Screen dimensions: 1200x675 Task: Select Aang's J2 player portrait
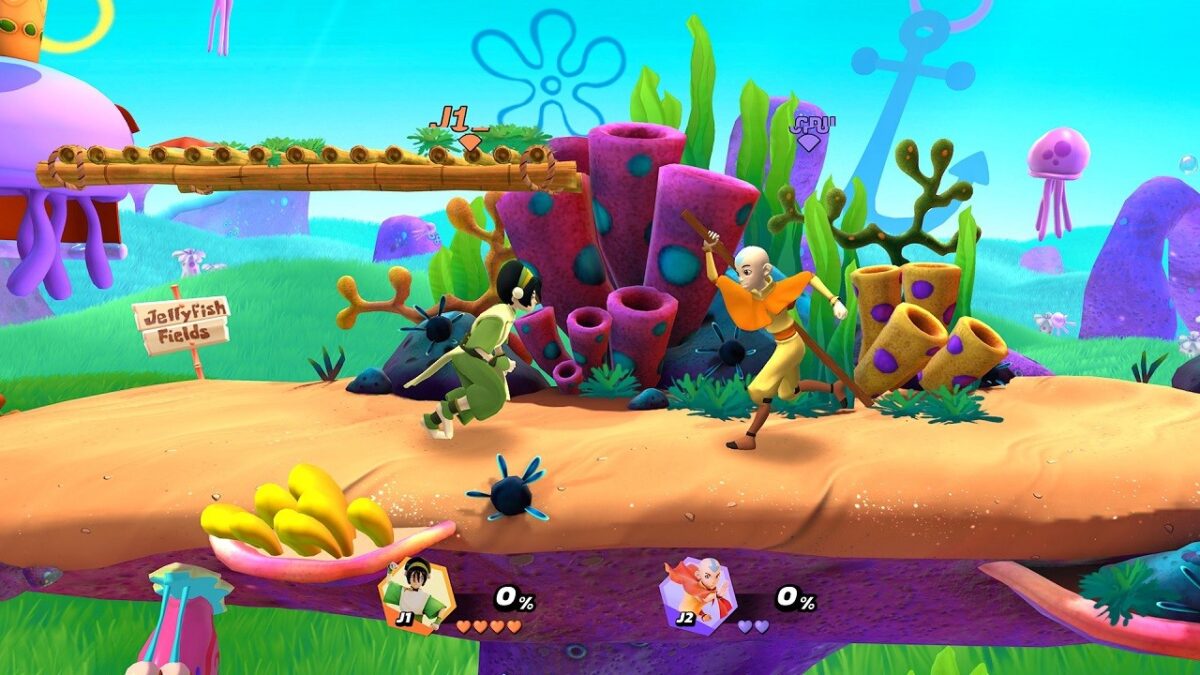[x=698, y=594]
